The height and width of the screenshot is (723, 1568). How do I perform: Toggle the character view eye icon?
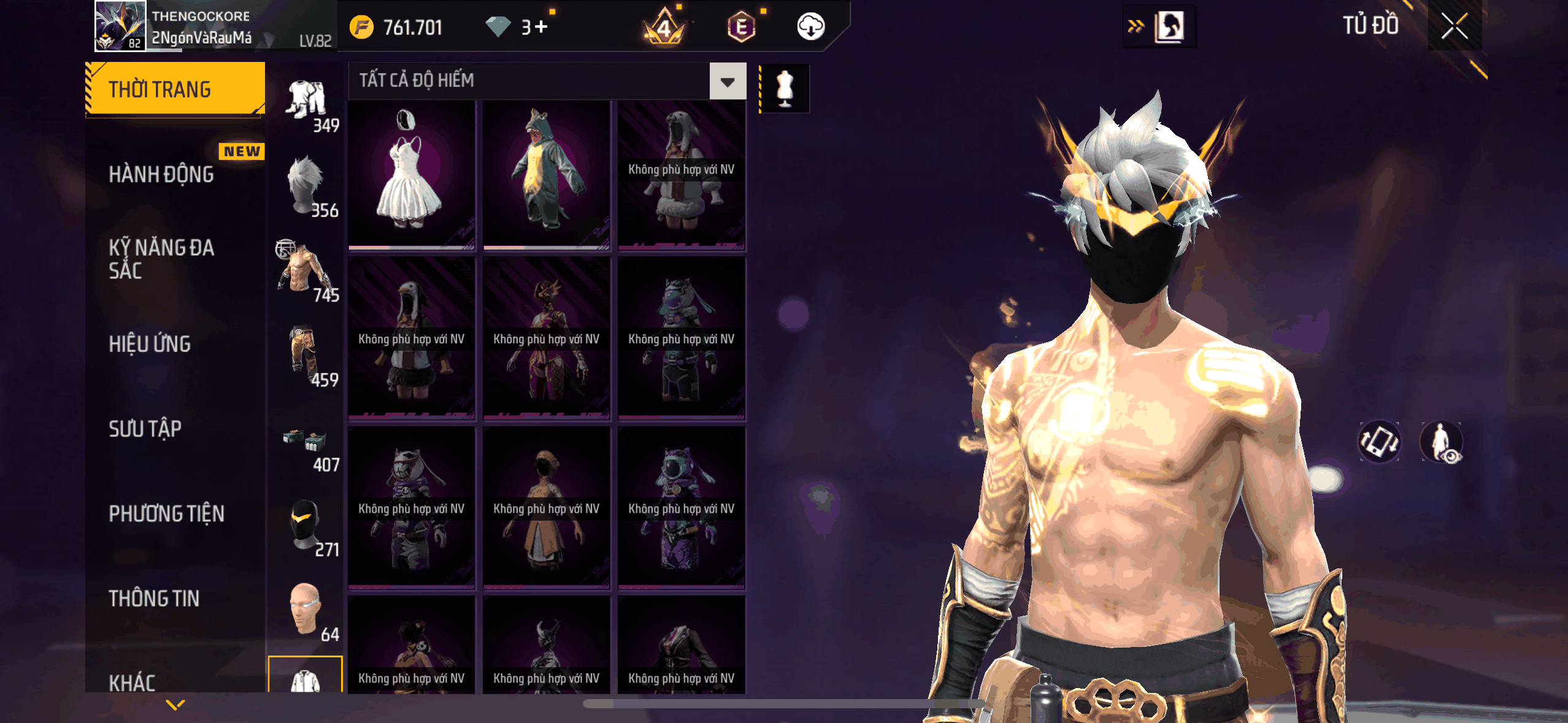(x=1441, y=442)
